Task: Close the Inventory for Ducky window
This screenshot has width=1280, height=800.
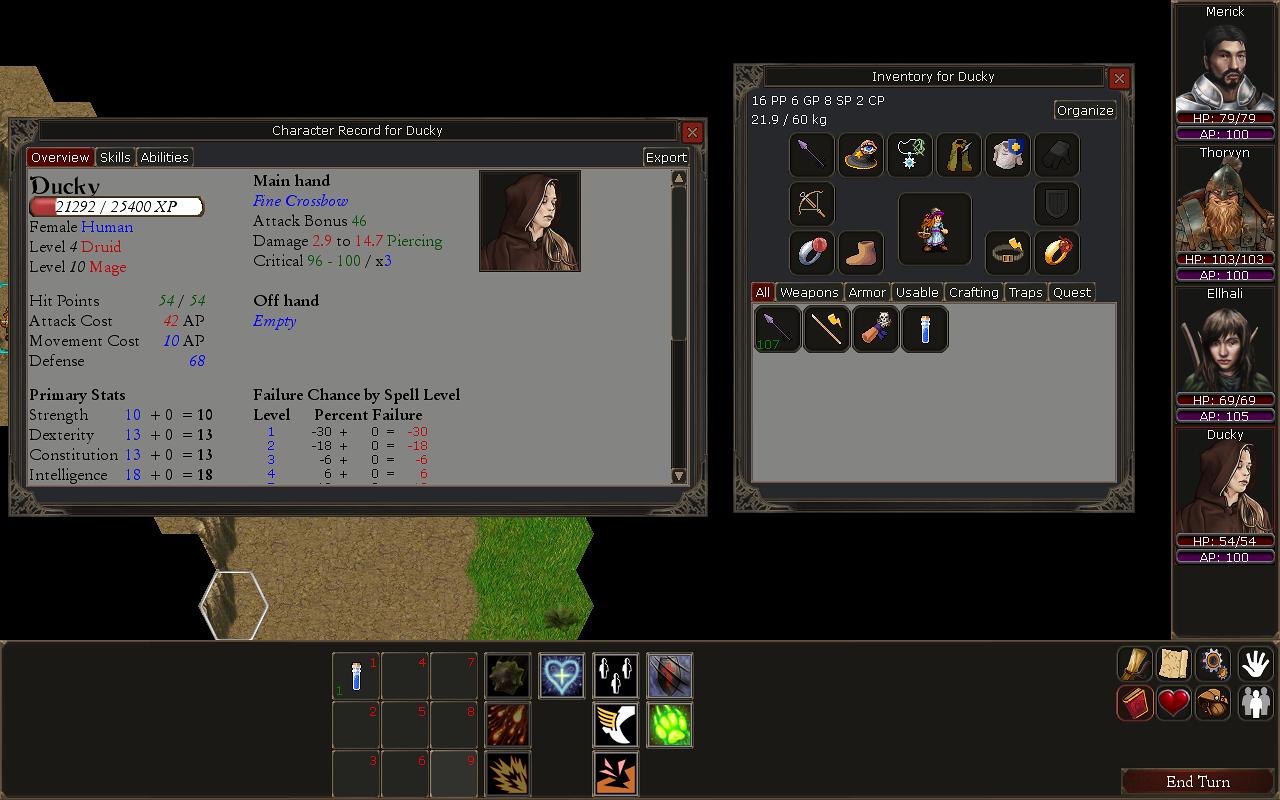Action: click(x=1119, y=78)
